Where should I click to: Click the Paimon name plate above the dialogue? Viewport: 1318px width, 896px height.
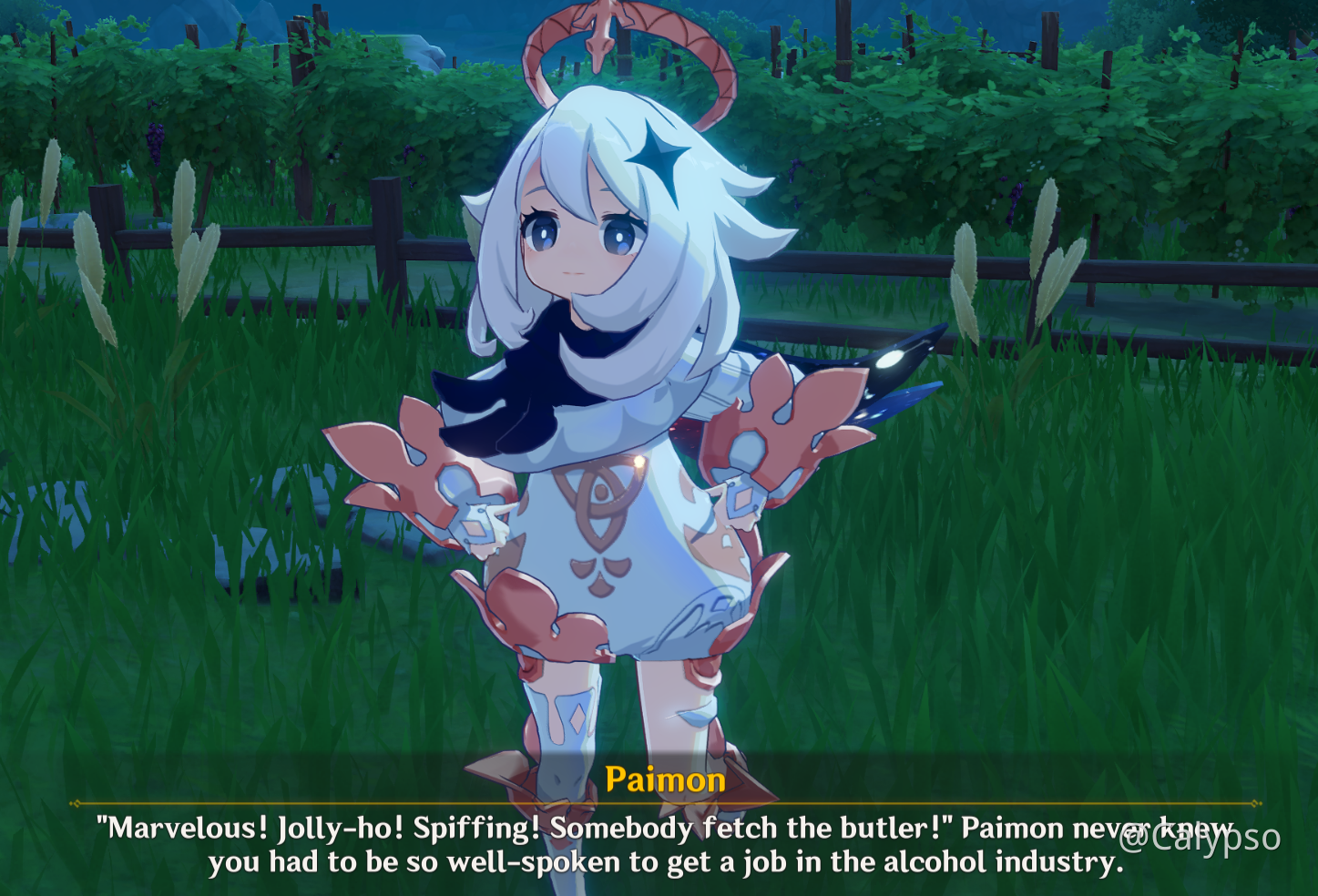click(x=666, y=779)
